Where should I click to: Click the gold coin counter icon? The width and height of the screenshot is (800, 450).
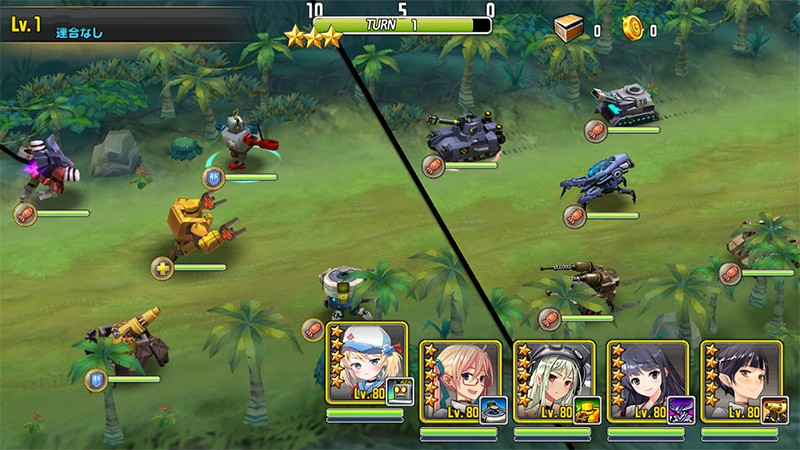pyautogui.click(x=633, y=29)
